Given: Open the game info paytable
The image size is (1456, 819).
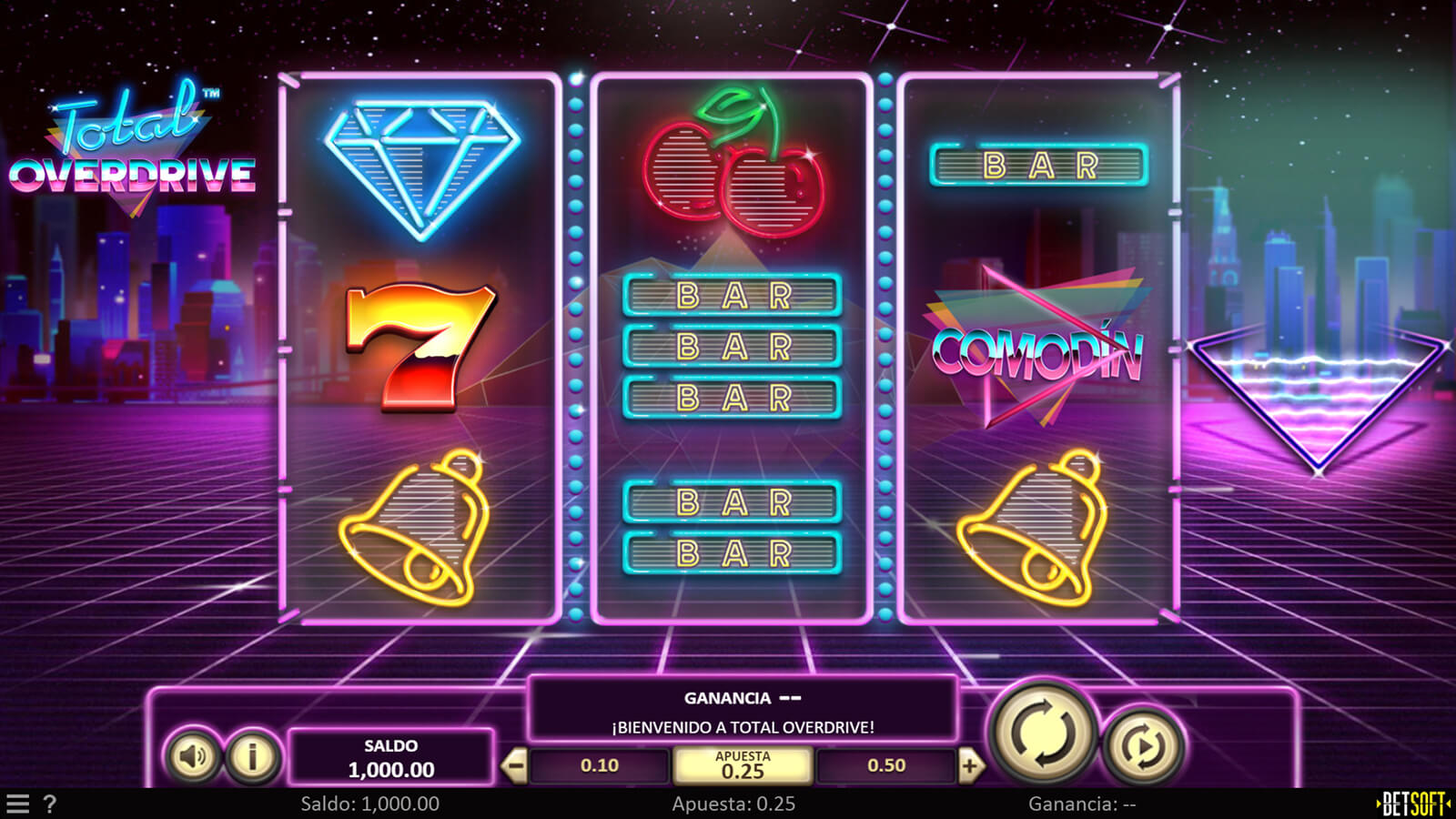Looking at the screenshot, I should (x=252, y=755).
